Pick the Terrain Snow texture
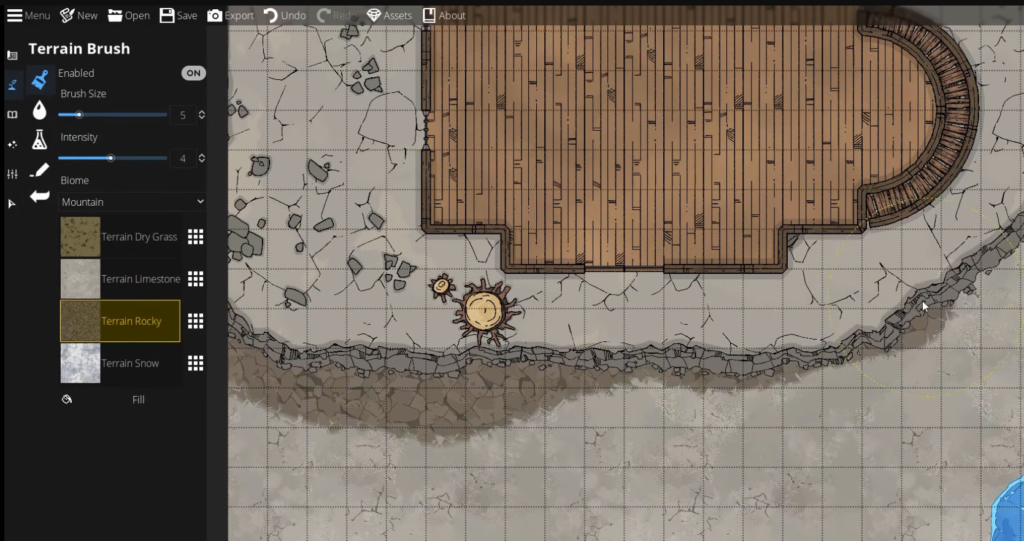 click(120, 363)
